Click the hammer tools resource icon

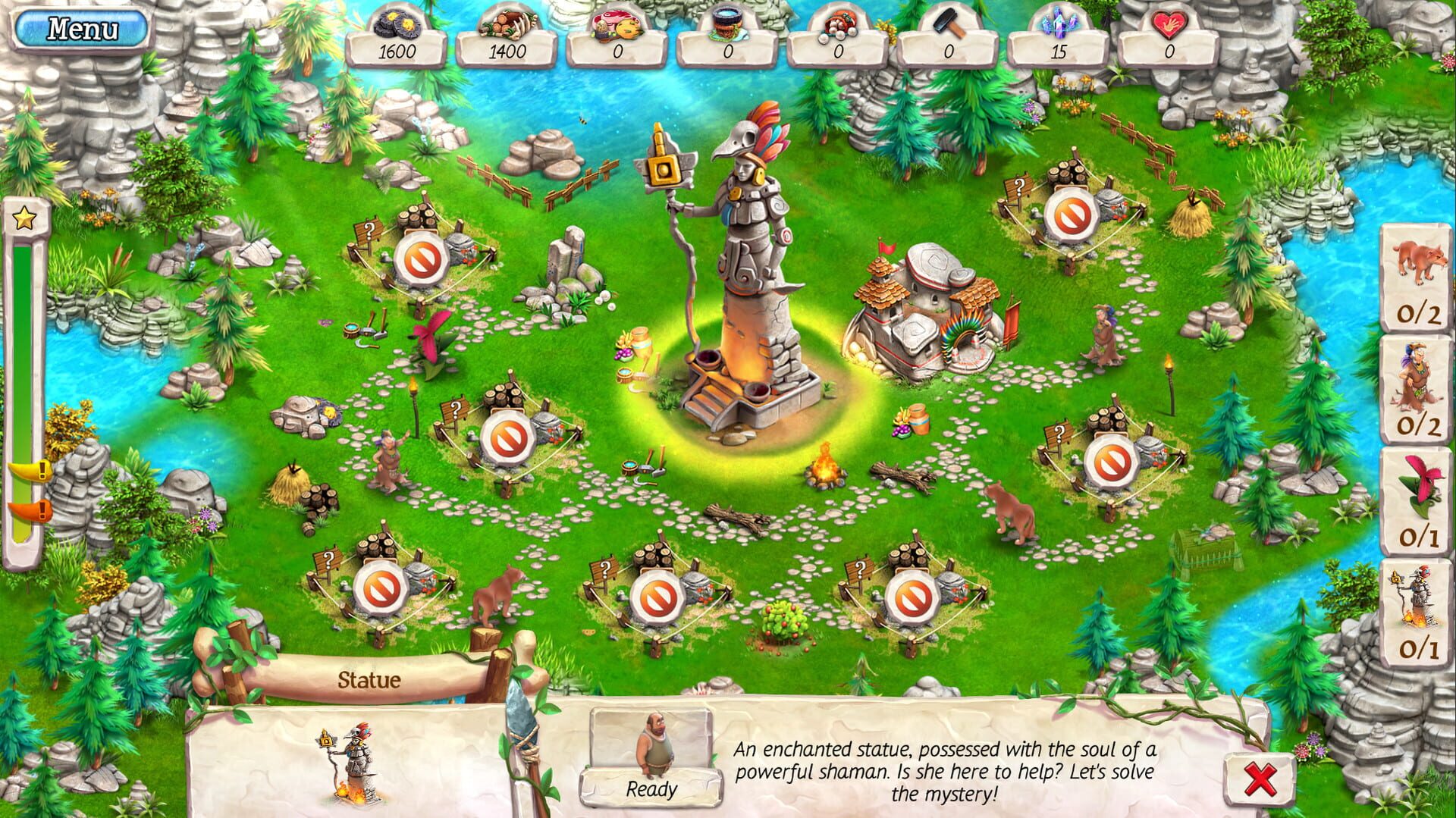[x=947, y=24]
